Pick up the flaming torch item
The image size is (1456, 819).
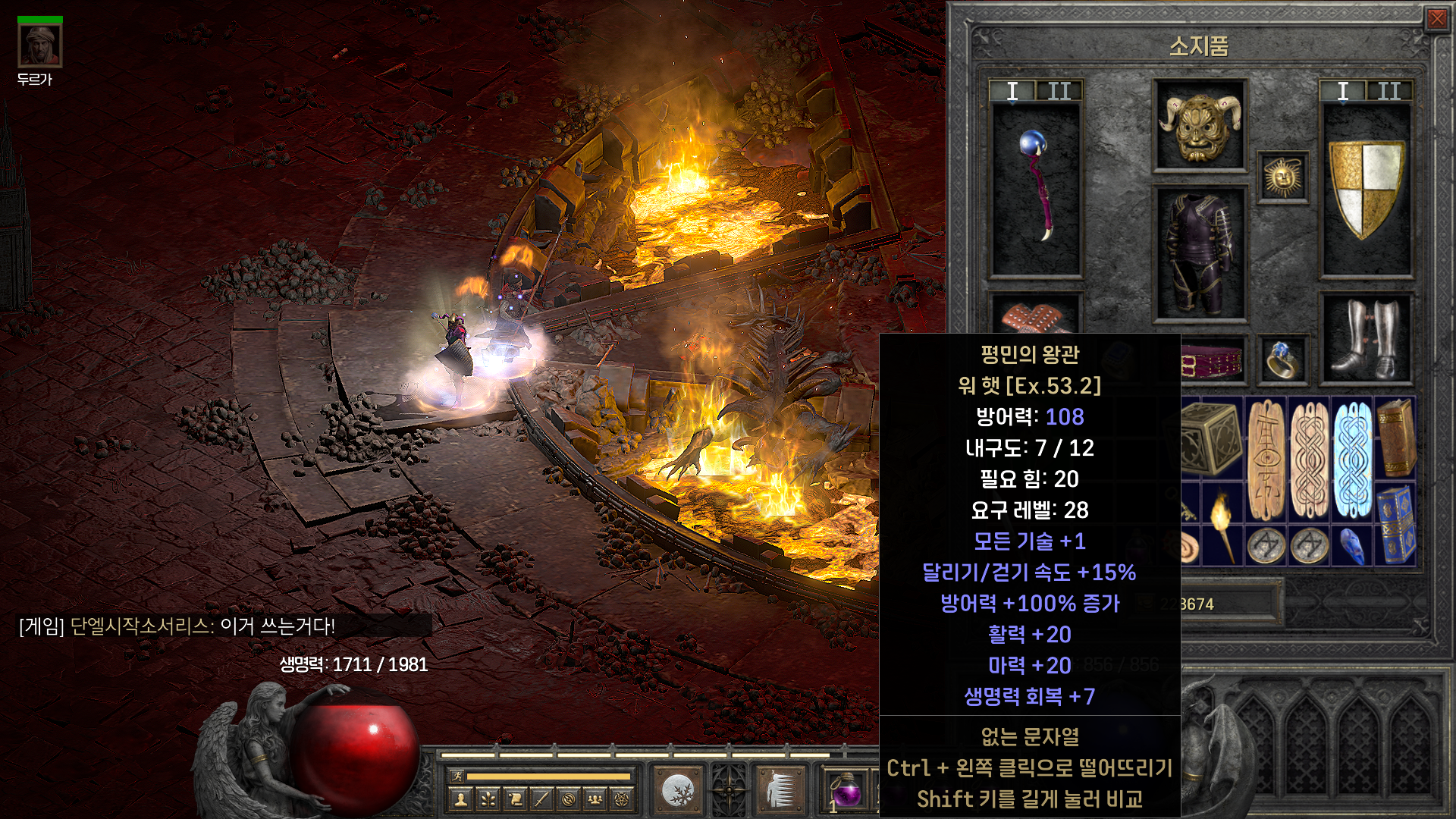[1223, 524]
